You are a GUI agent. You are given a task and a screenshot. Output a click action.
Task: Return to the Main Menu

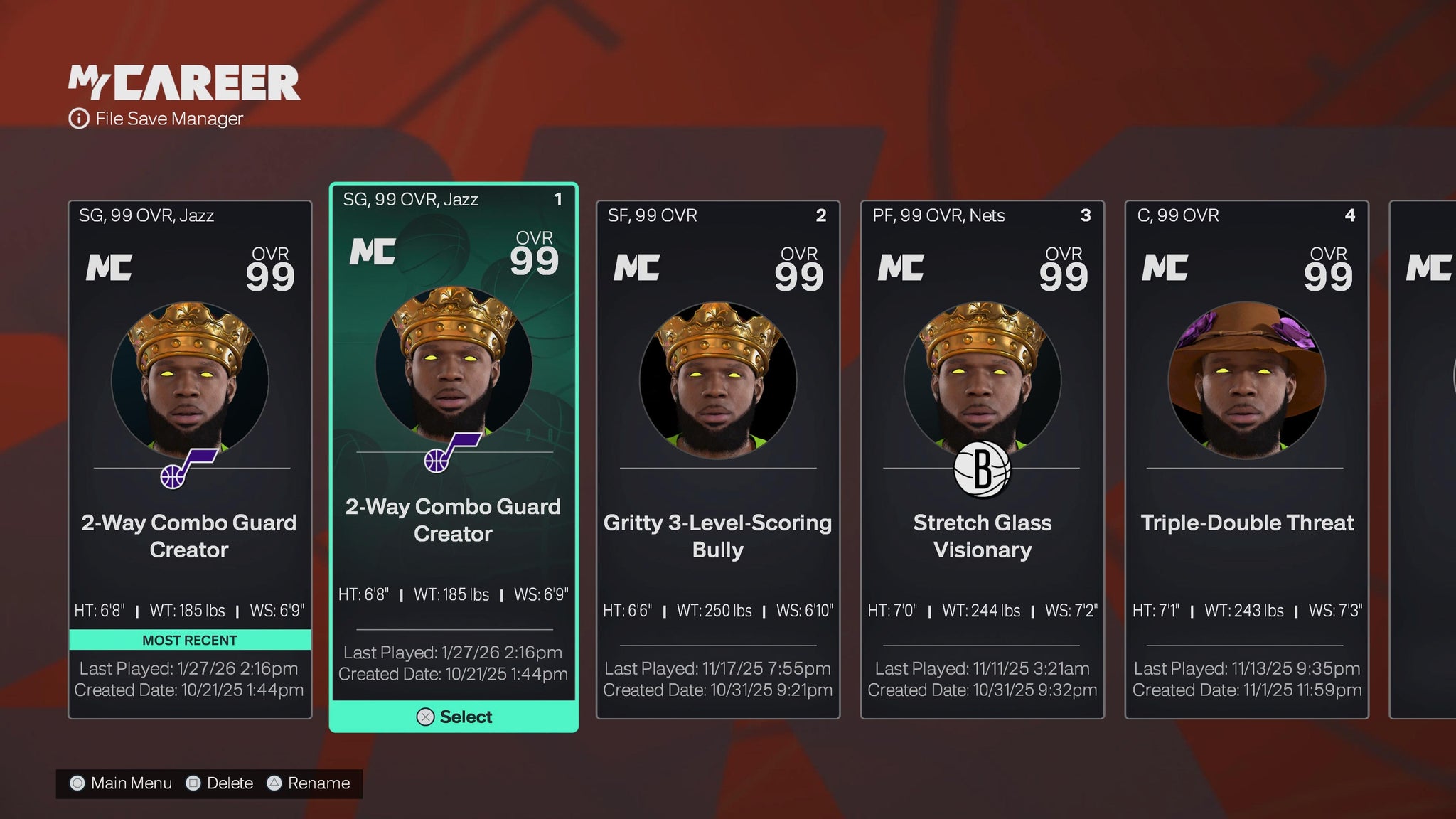pos(121,783)
